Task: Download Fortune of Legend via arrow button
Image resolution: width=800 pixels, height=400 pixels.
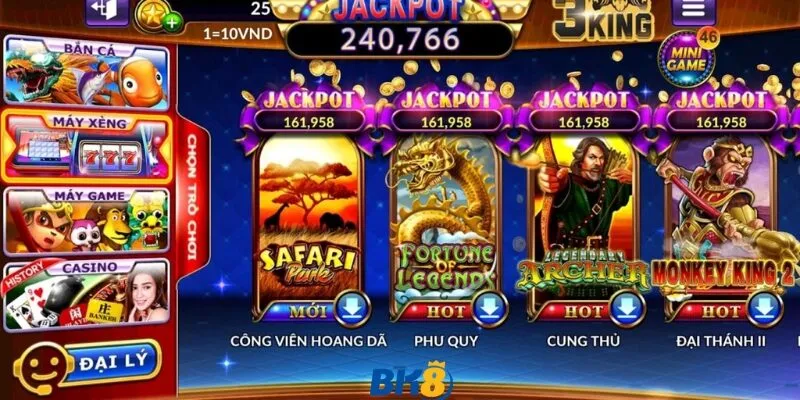Action: point(490,310)
